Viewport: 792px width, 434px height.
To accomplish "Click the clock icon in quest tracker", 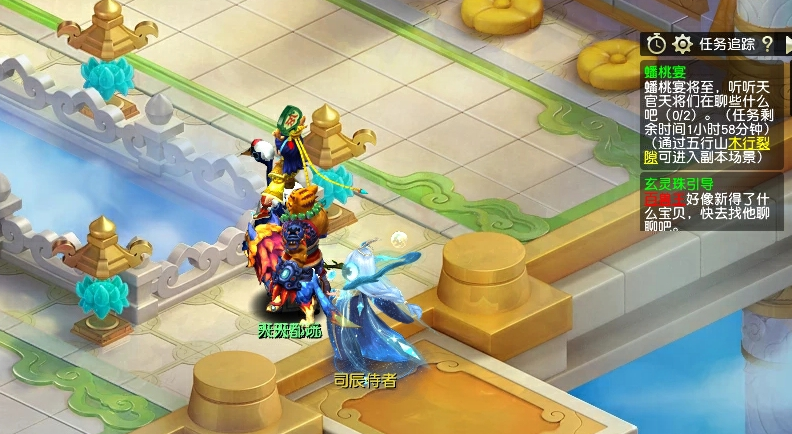I will point(656,44).
